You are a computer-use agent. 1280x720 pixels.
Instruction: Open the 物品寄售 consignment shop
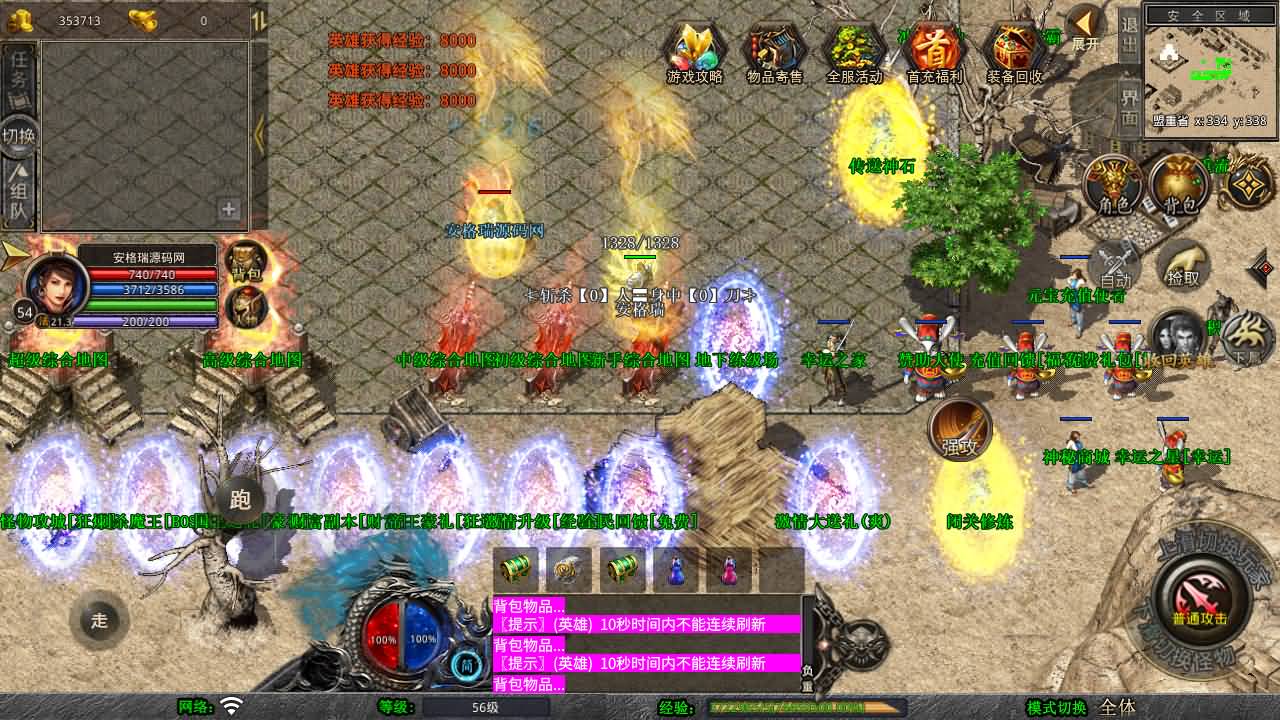tap(775, 52)
